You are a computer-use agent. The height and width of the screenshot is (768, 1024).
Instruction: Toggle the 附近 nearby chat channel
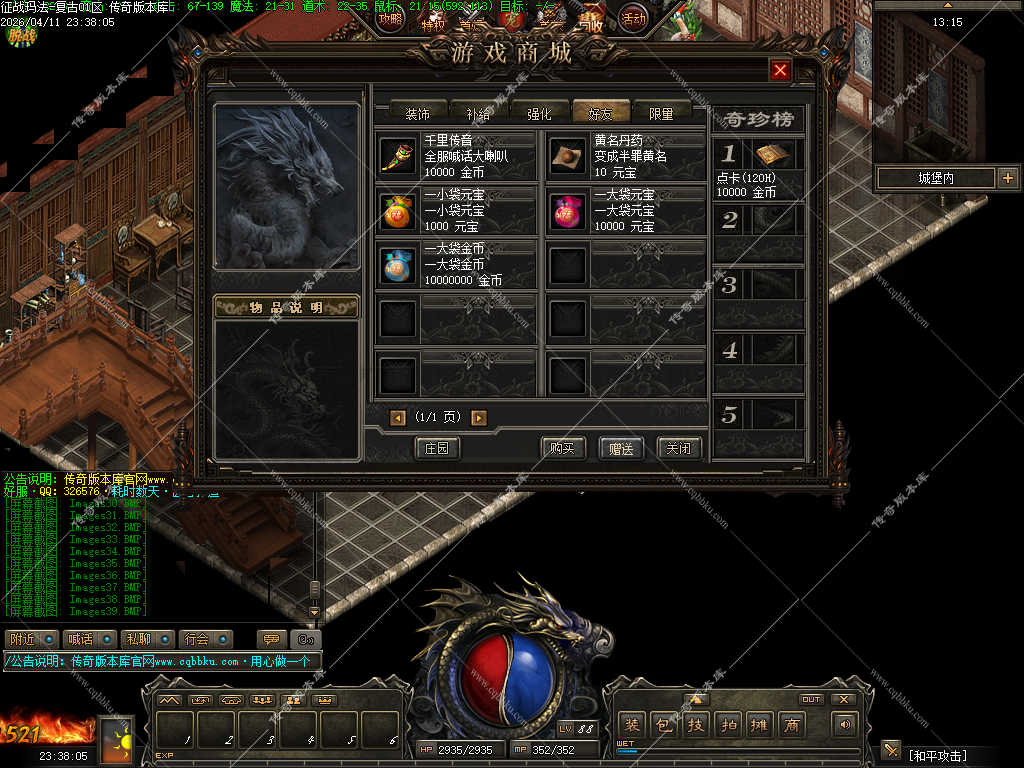click(30, 639)
